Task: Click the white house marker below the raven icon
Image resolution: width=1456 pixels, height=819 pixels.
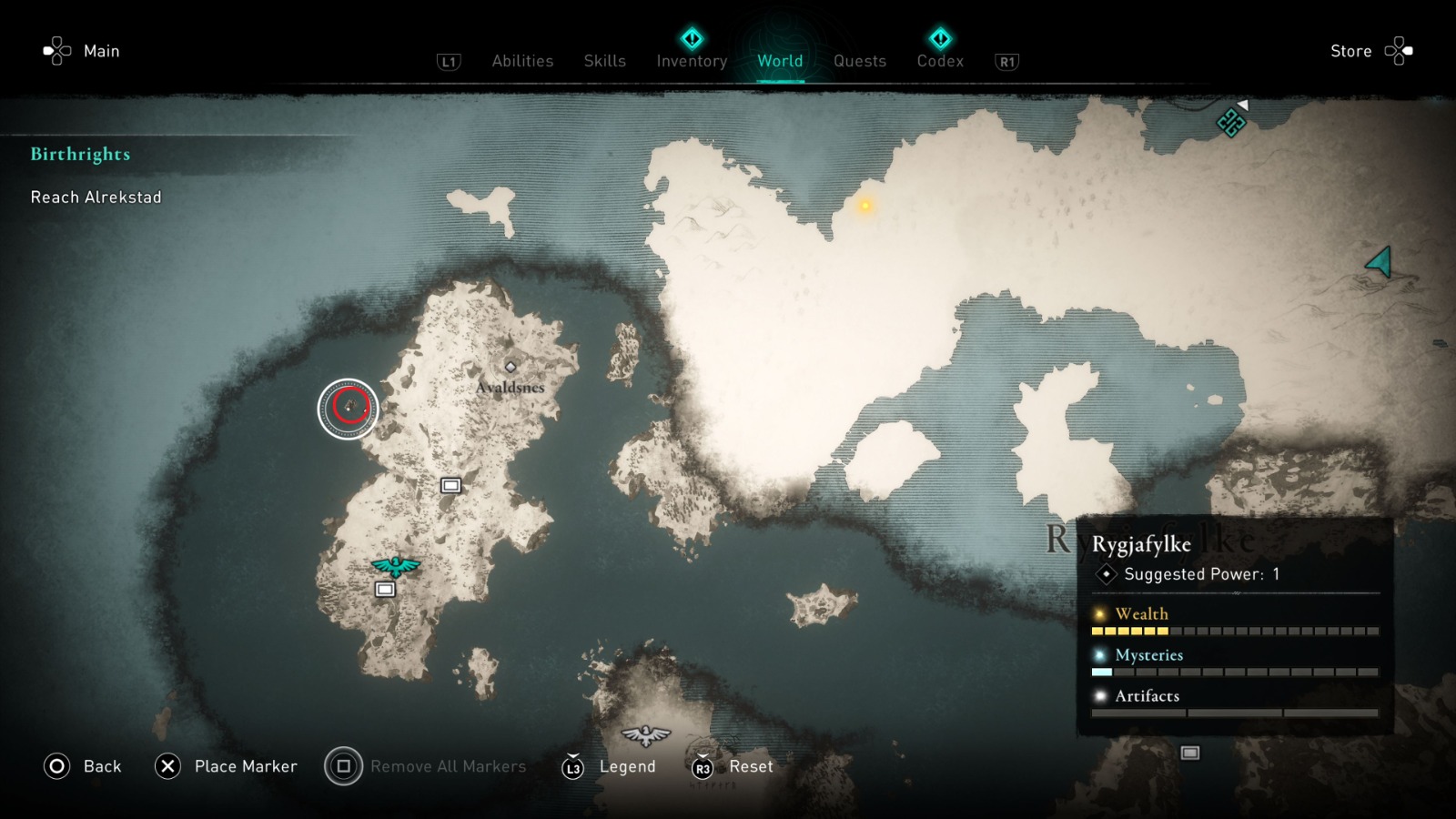Action: [386, 590]
